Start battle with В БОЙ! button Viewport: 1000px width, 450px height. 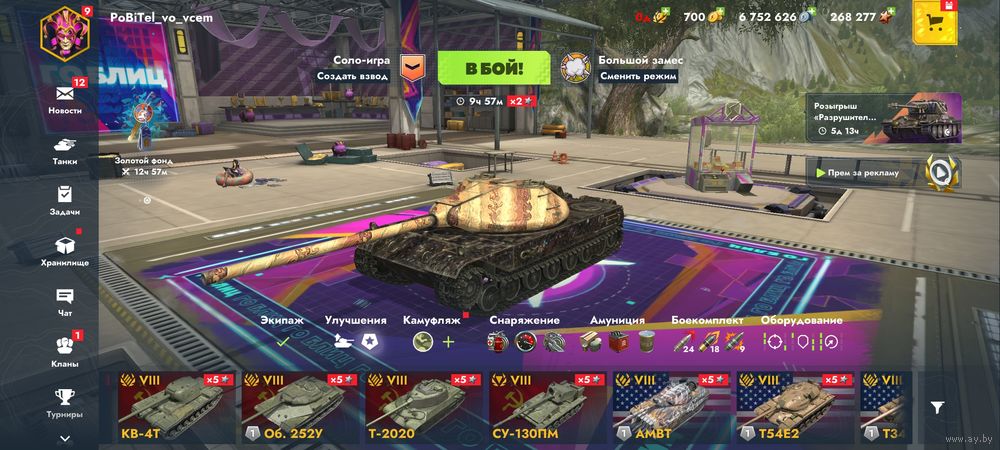(x=493, y=68)
